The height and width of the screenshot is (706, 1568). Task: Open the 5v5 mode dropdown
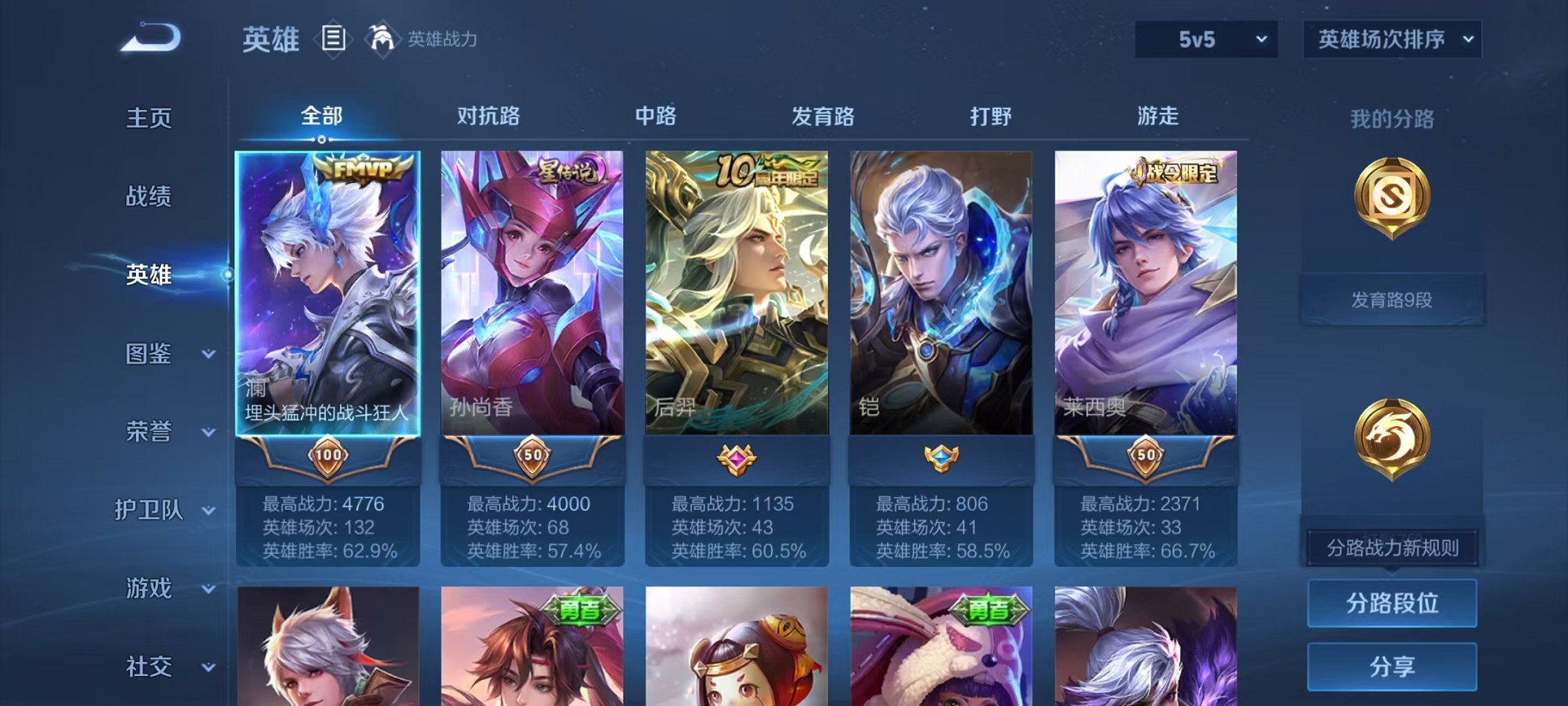(x=1205, y=38)
